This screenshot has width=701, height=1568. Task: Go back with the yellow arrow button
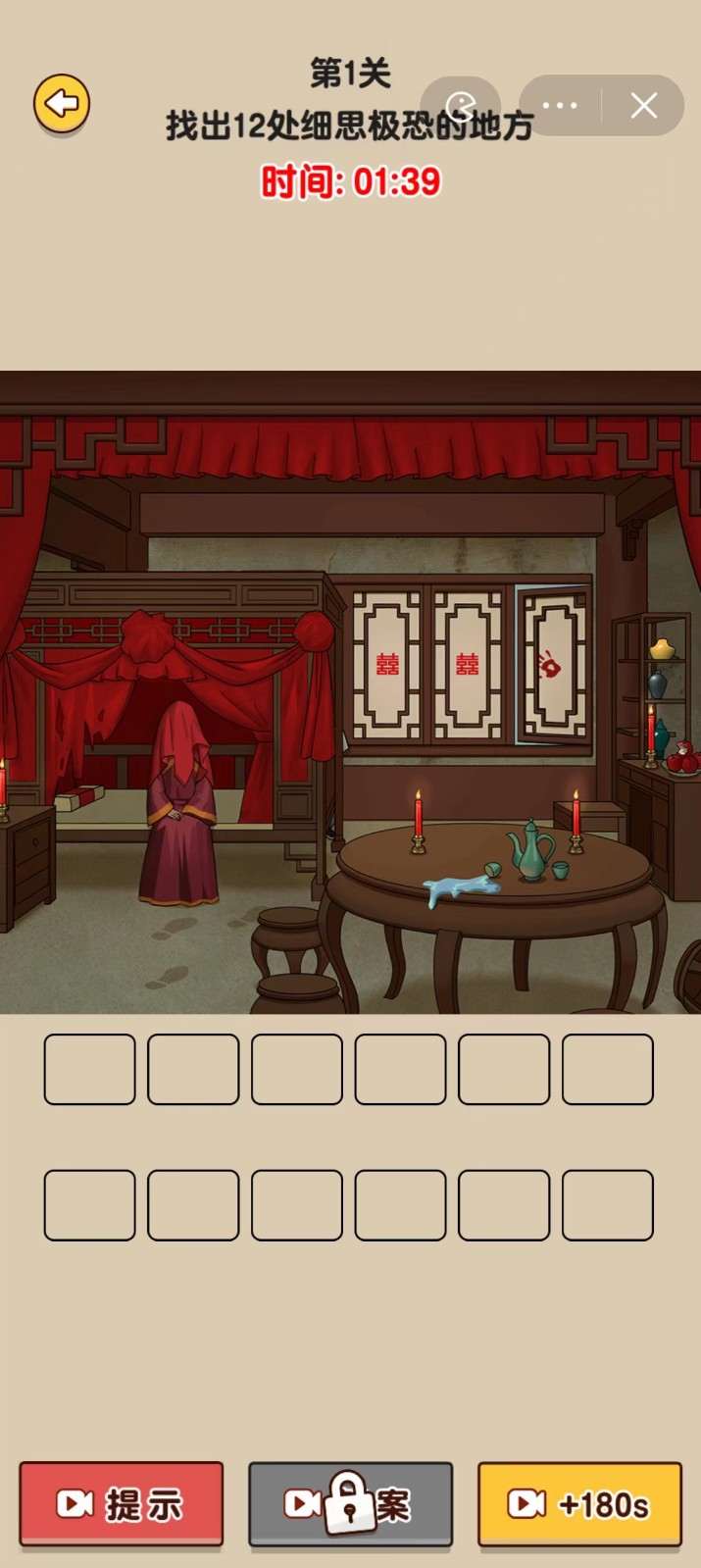pyautogui.click(x=62, y=103)
